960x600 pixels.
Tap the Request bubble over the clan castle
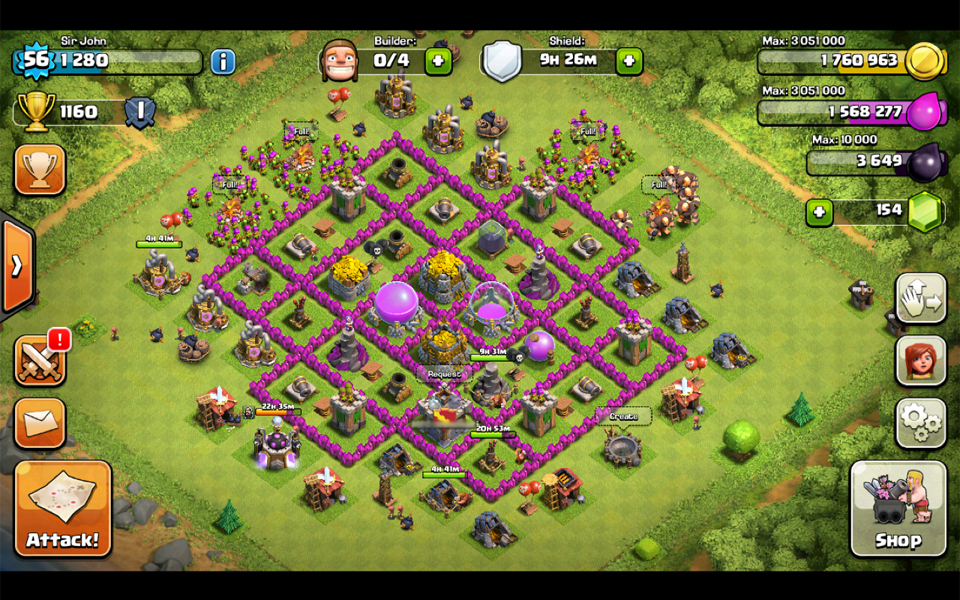444,374
